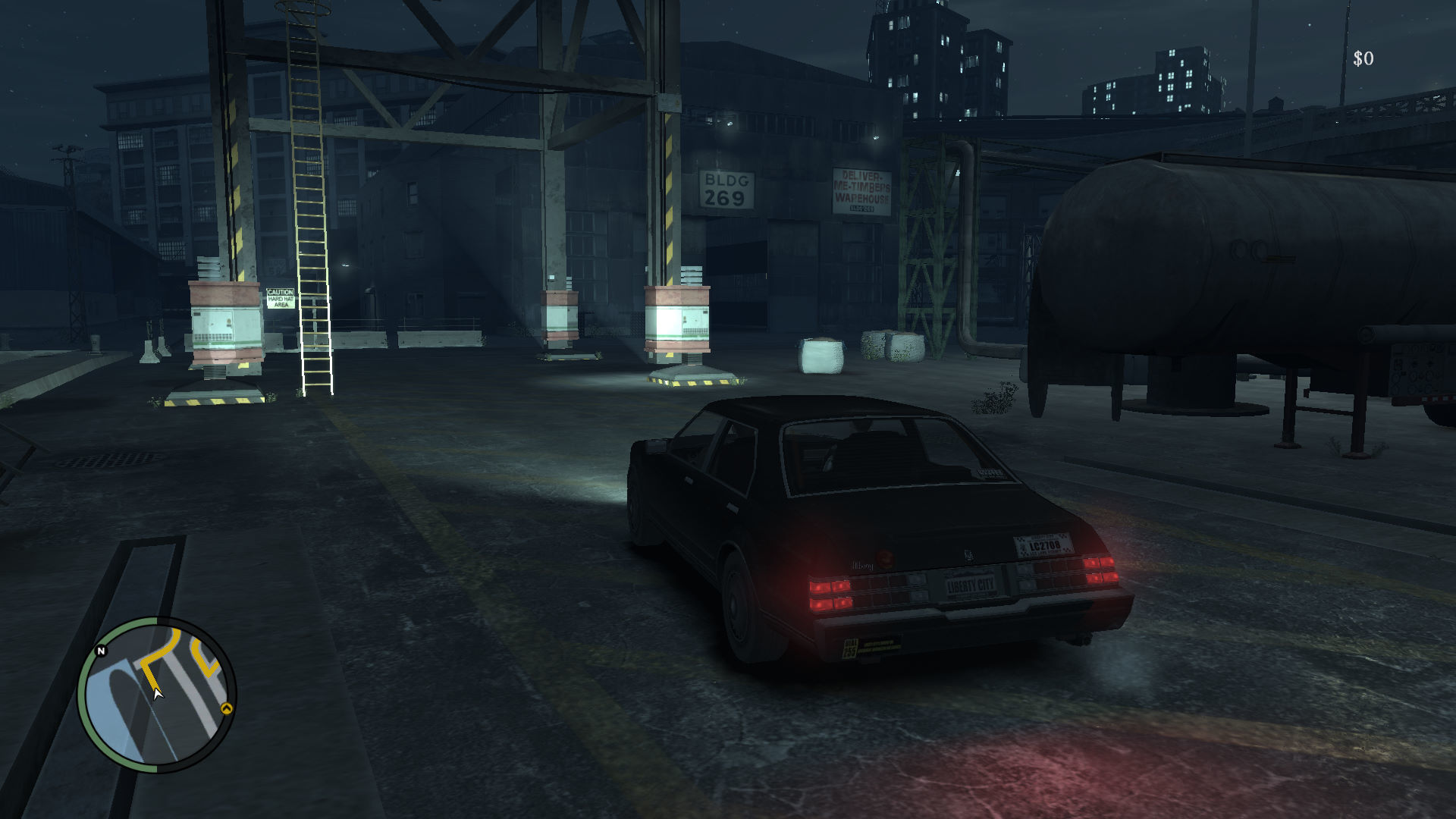This screenshot has height=819, width=1456.
Task: Click the circular radar minimap
Action: click(157, 695)
